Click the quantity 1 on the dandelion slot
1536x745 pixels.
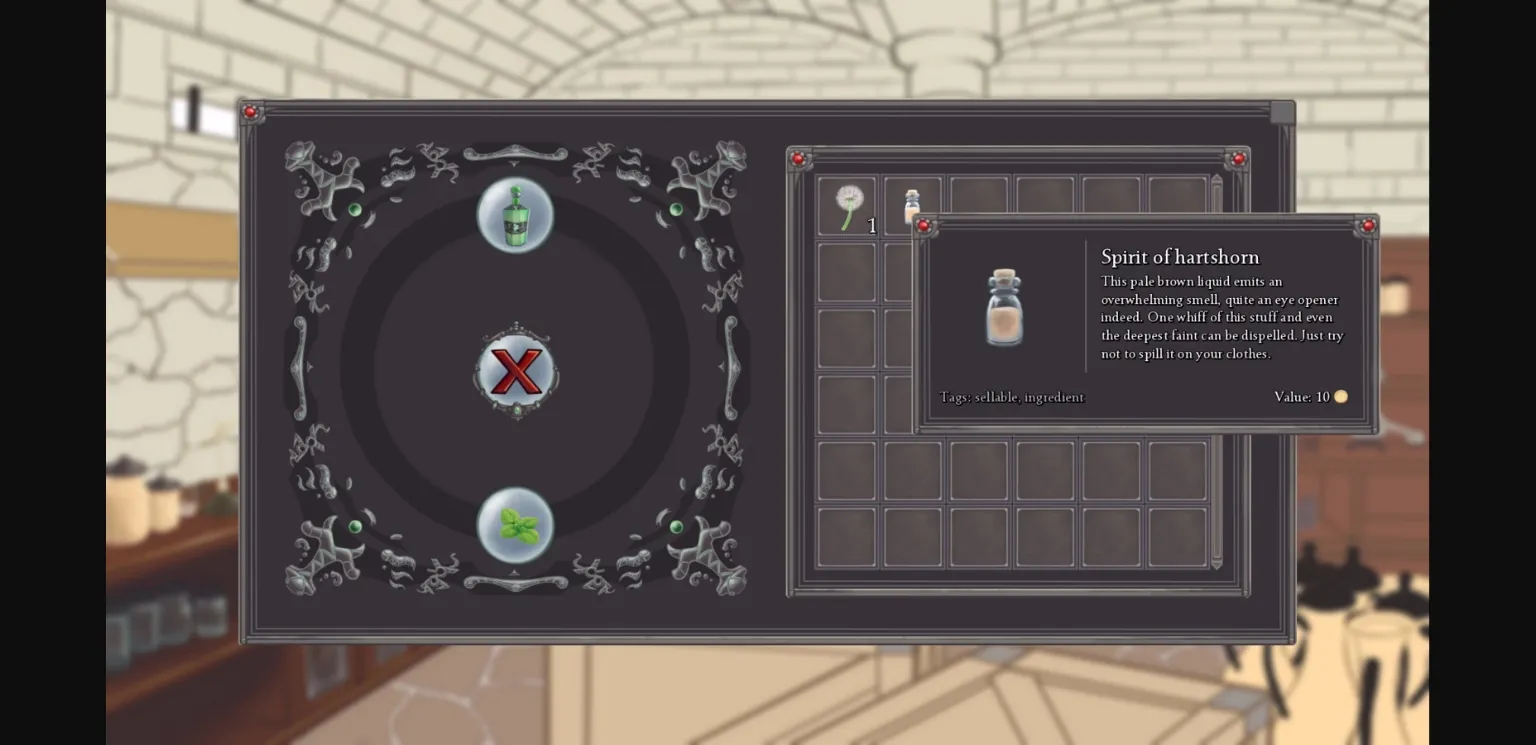872,226
